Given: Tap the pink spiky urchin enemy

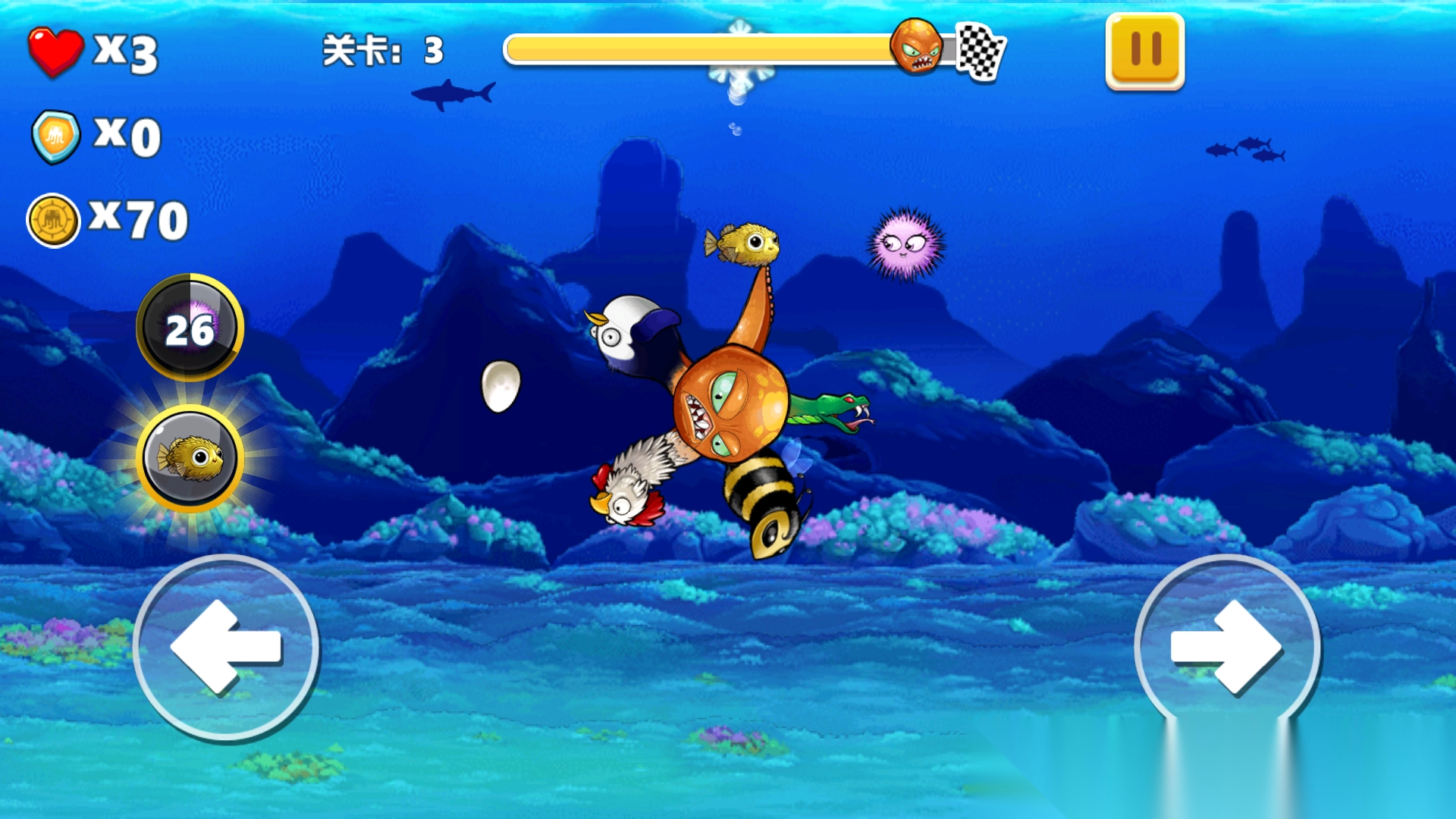Looking at the screenshot, I should tap(905, 246).
